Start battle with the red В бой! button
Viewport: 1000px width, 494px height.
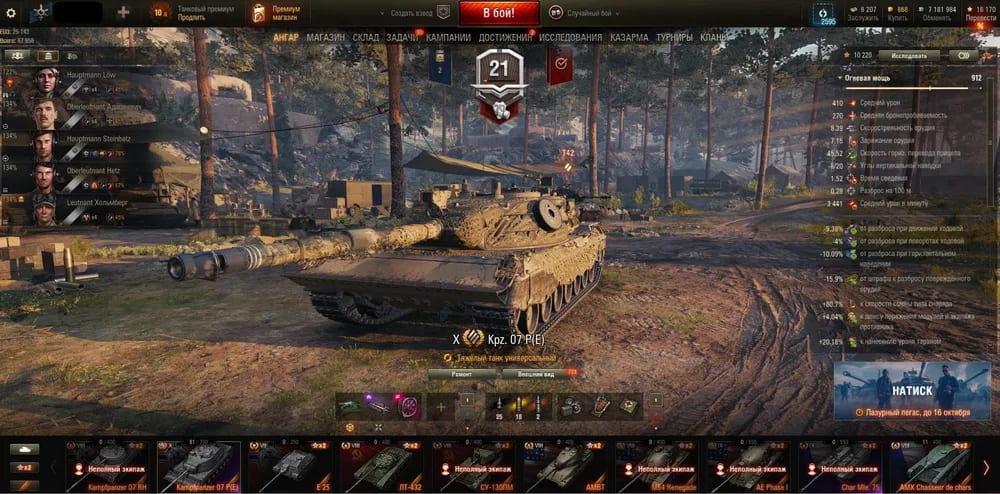[x=499, y=13]
